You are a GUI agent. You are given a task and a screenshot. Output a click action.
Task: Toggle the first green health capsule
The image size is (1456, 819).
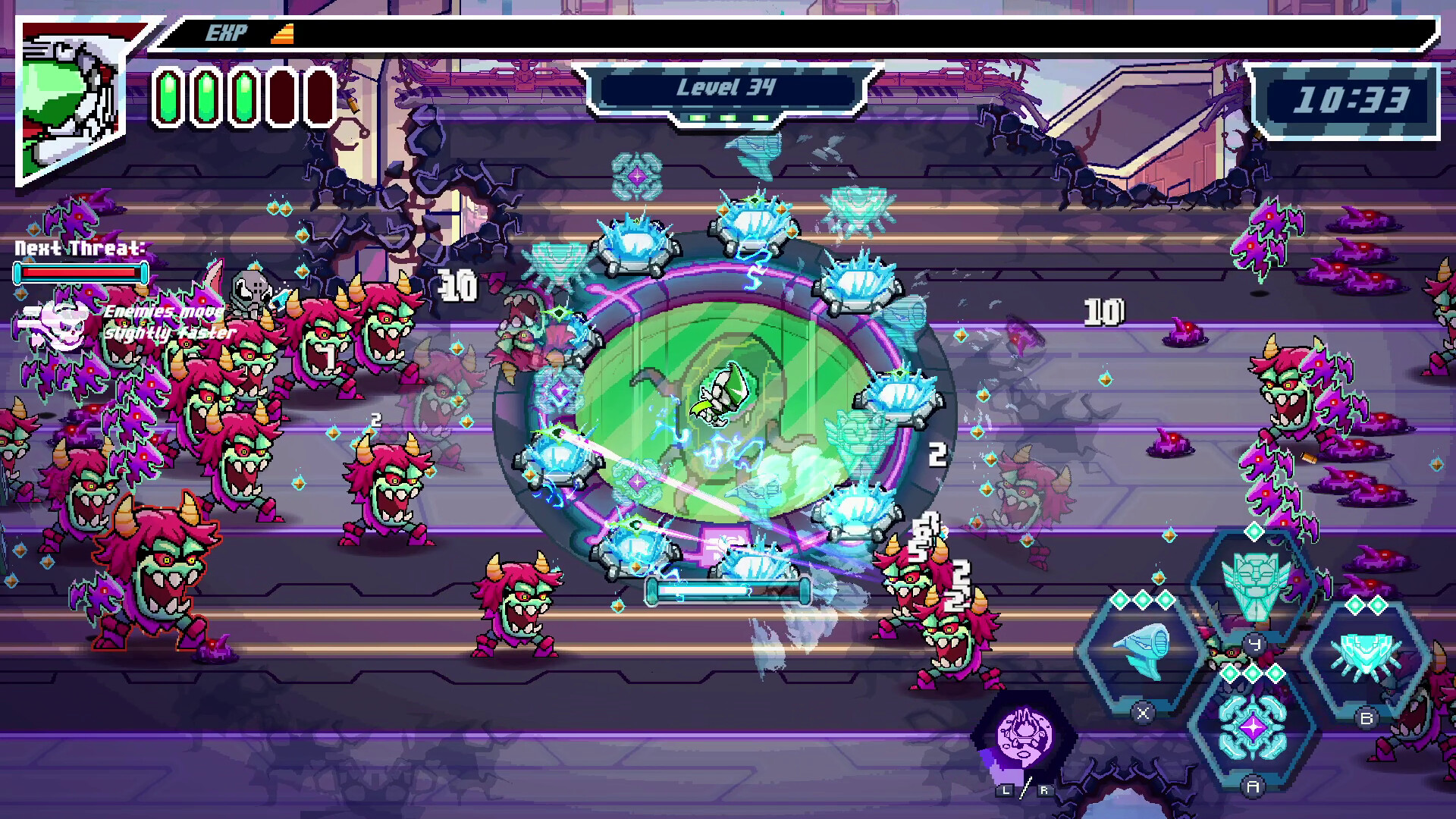tap(168, 96)
